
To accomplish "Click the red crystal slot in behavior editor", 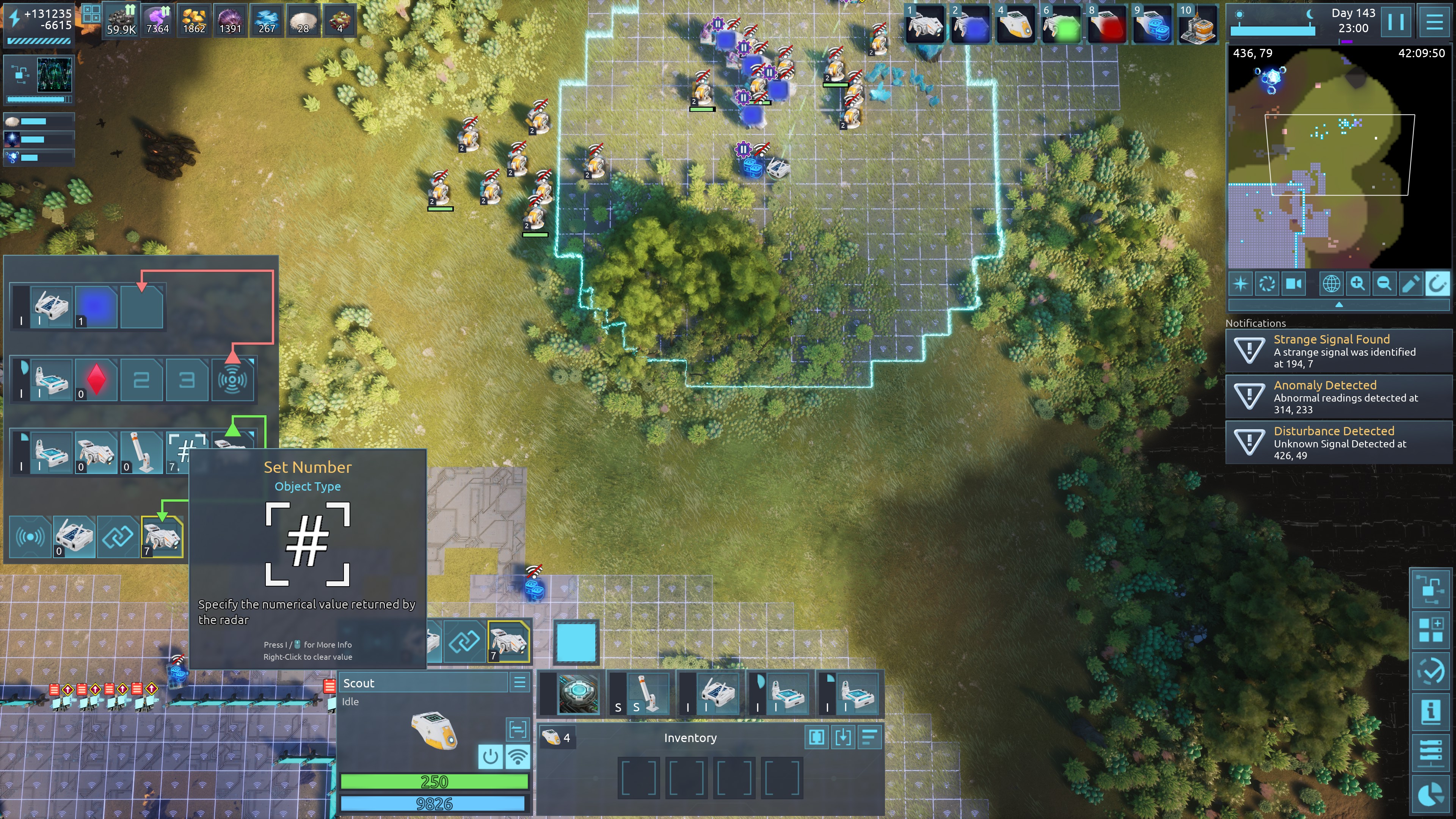I will (96, 379).
